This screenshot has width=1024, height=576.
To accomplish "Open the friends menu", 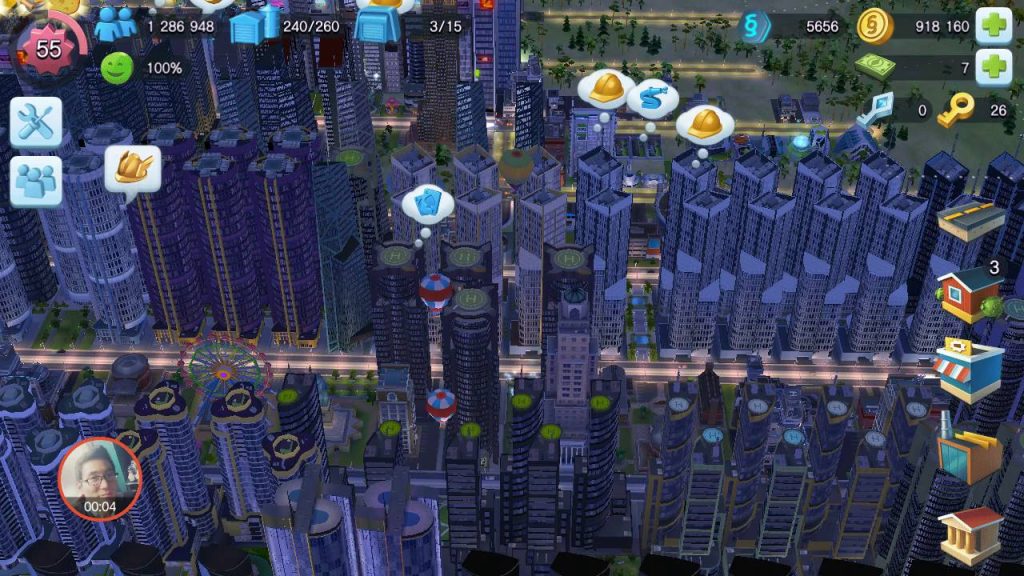I will [x=37, y=181].
